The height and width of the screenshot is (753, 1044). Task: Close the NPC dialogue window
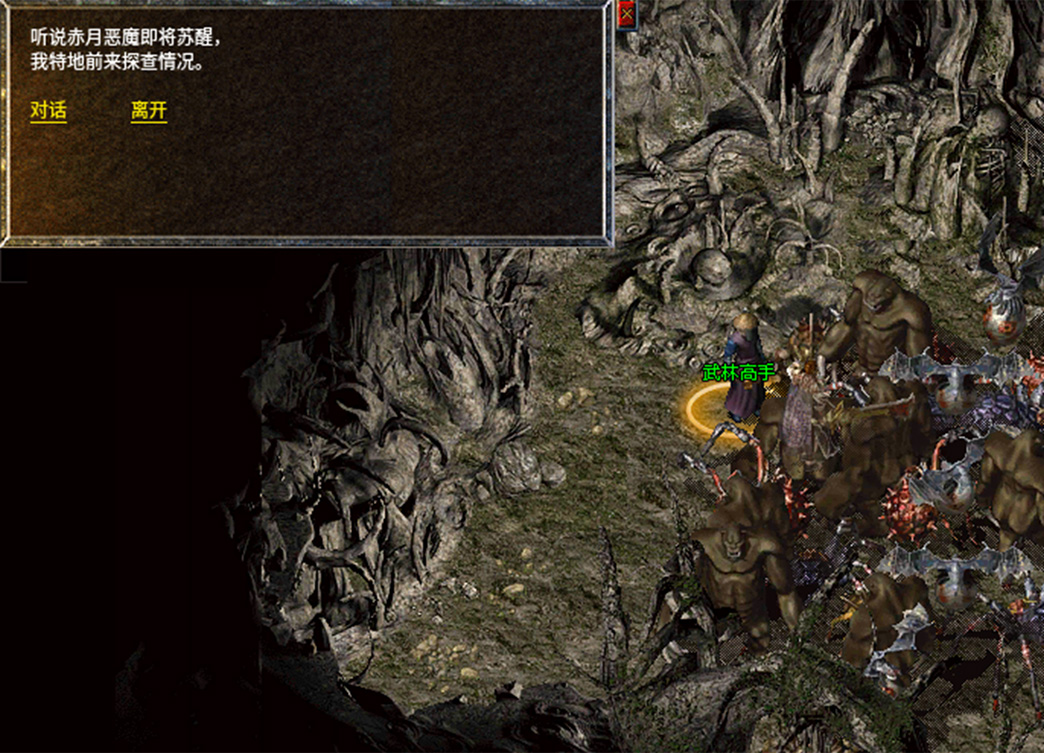pos(627,15)
